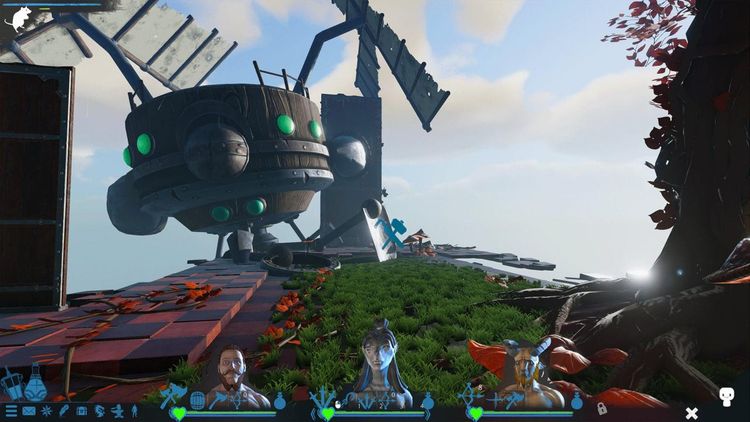This screenshot has height=422, width=750.
Task: Click the snowflake-shaped icon in the toolbar
Action: point(46,411)
